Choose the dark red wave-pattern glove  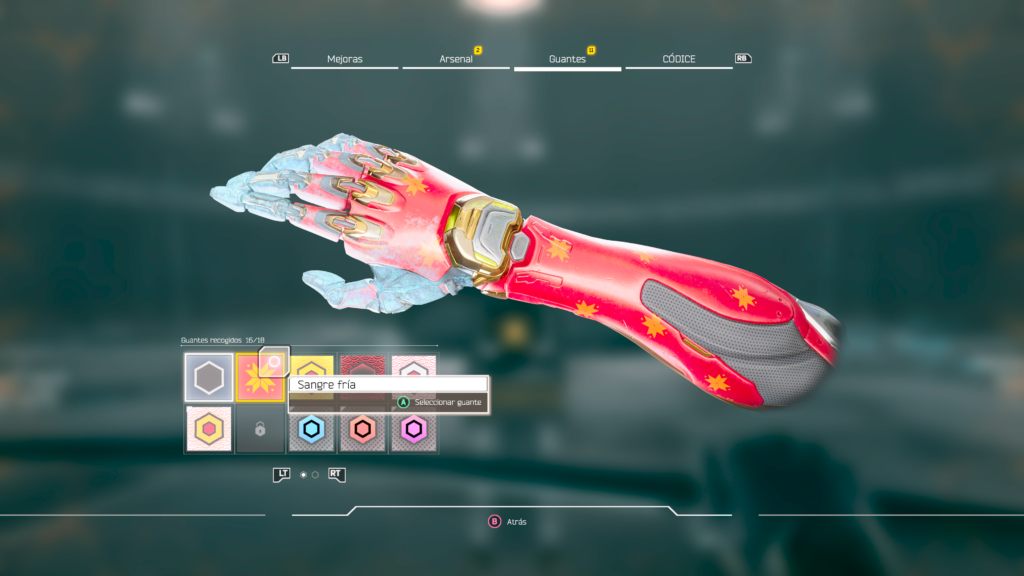[x=363, y=364]
